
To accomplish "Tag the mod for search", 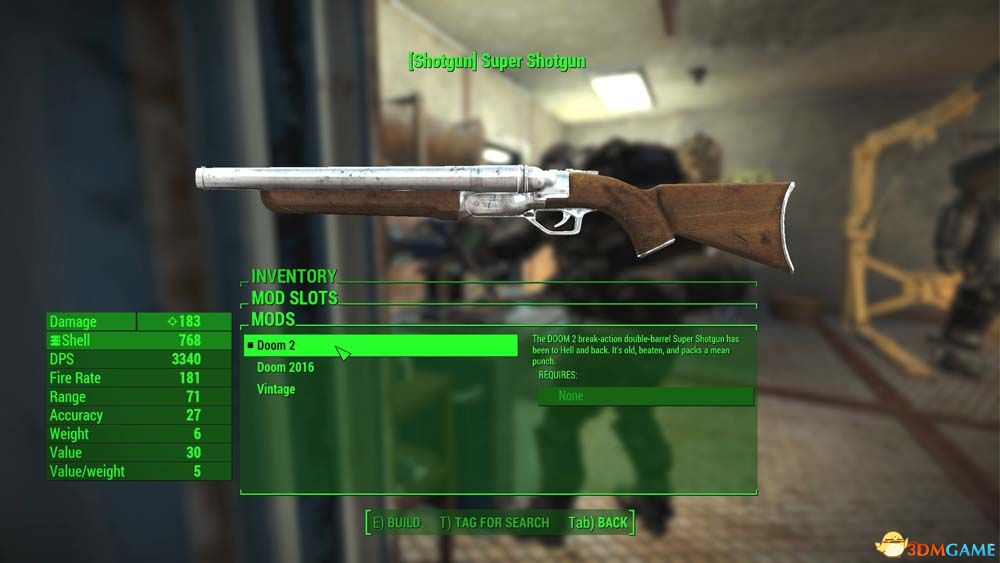I will (x=494, y=522).
